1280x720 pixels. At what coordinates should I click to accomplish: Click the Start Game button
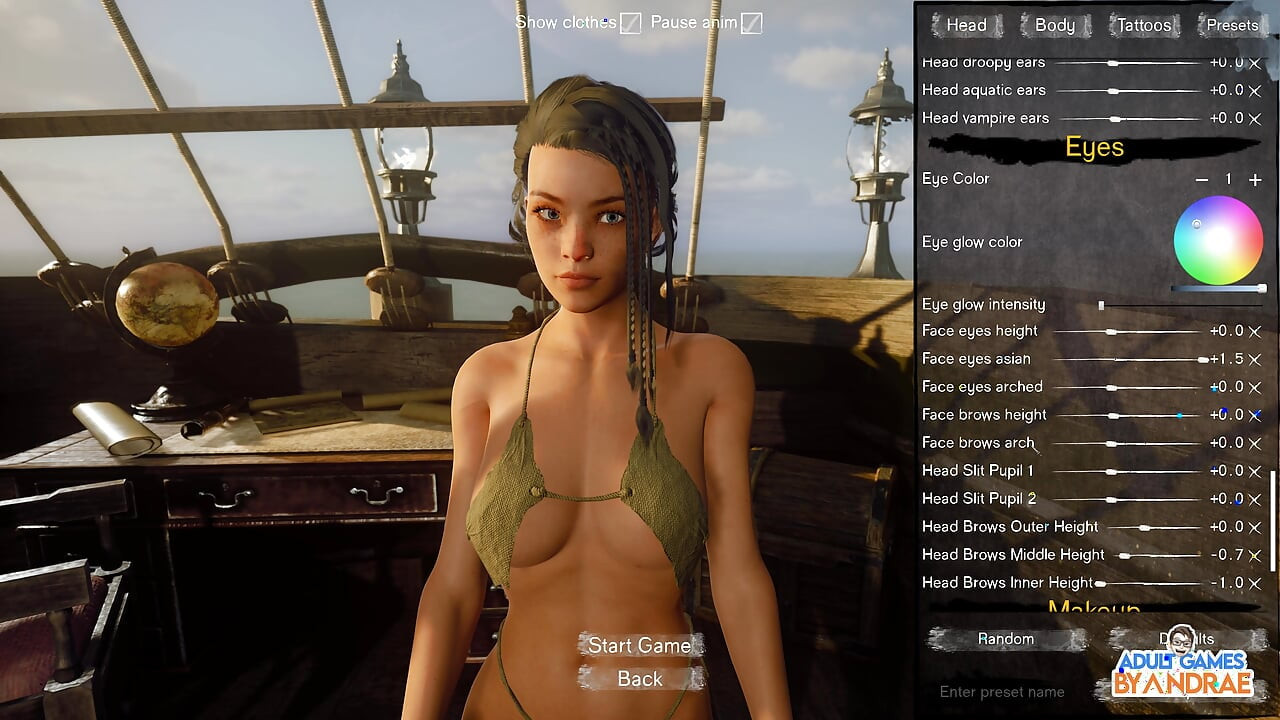[639, 645]
